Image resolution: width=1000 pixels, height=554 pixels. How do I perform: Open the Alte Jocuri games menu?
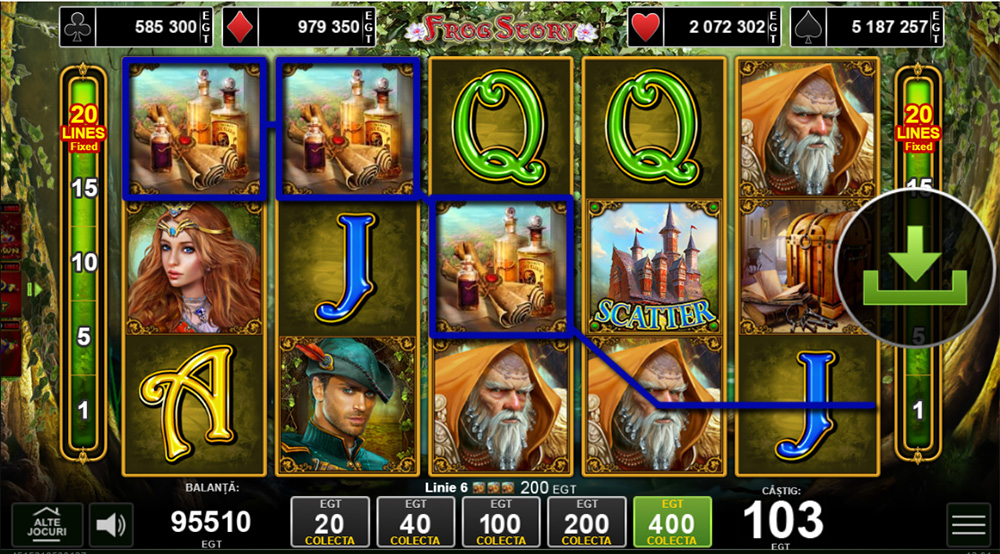(x=47, y=524)
